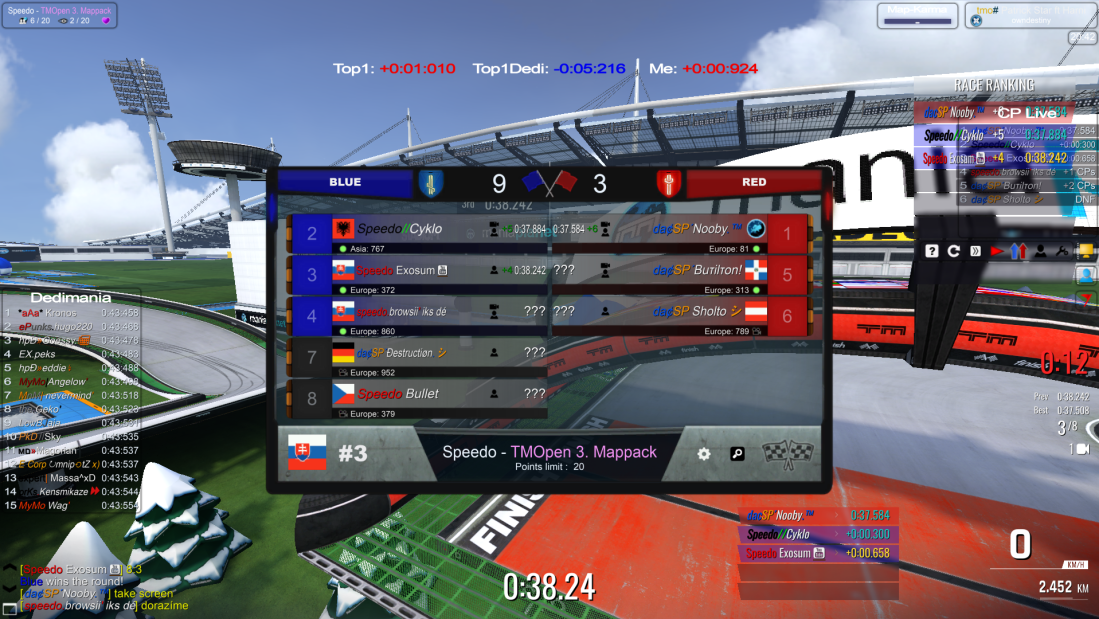Click the double chevron skip icon
Image resolution: width=1099 pixels, height=619 pixels.
click(975, 251)
